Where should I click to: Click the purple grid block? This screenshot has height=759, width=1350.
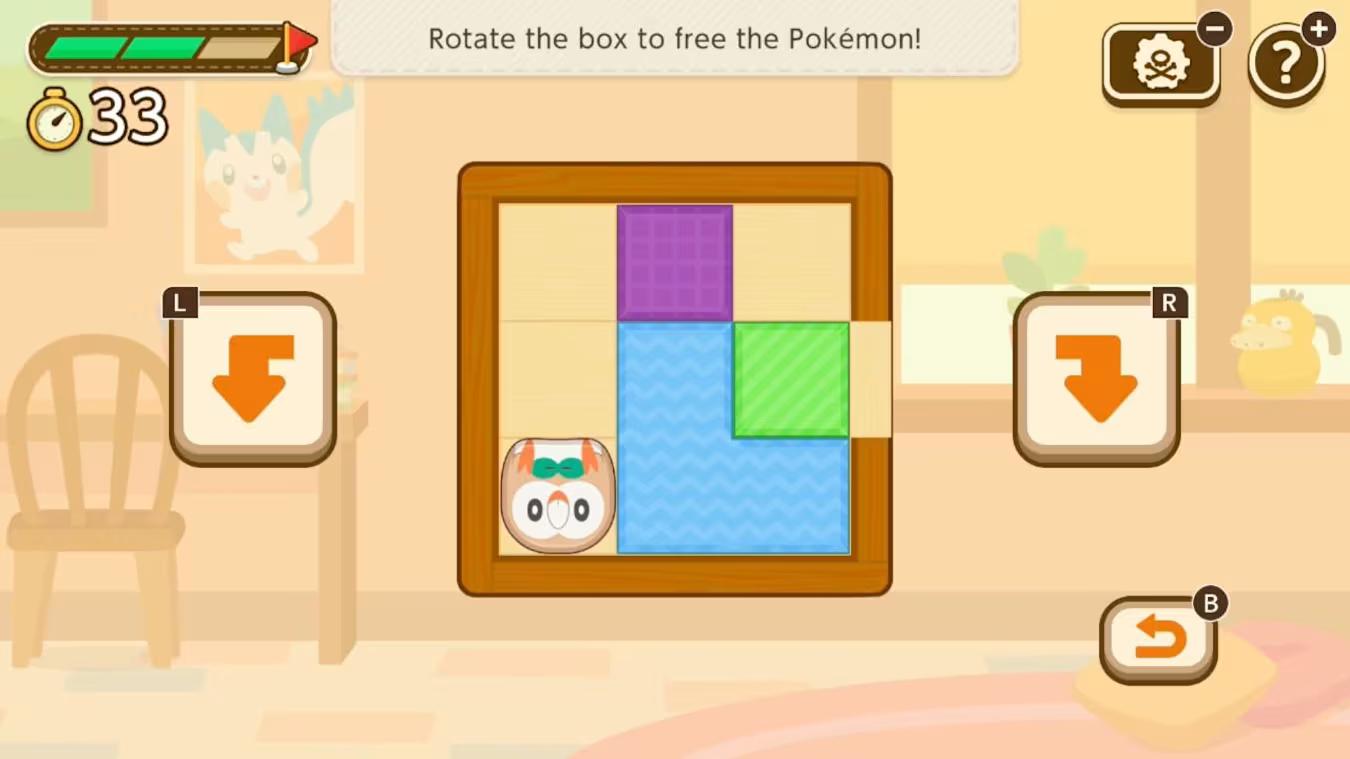click(x=676, y=260)
